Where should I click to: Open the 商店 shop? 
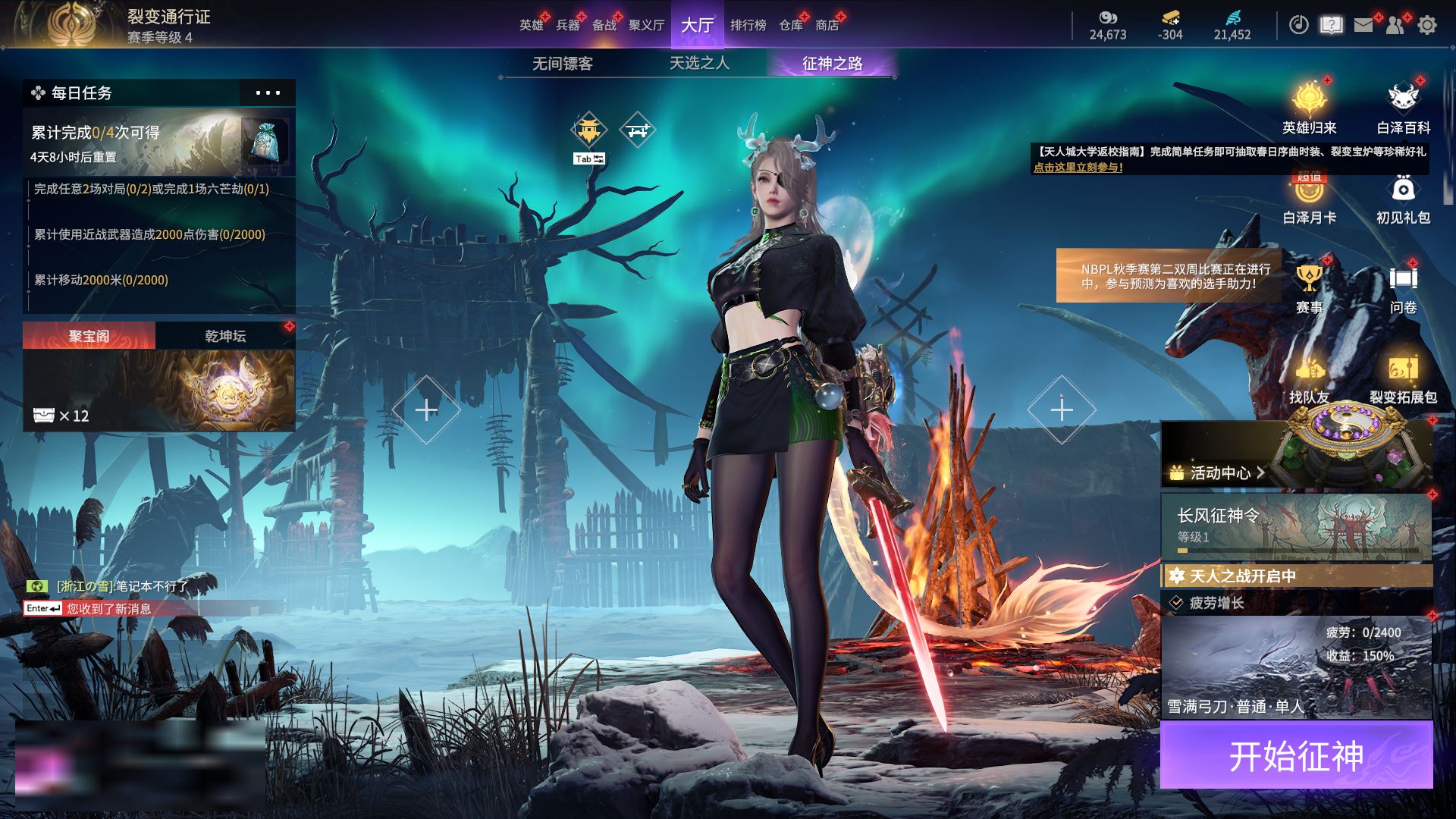coord(827,25)
